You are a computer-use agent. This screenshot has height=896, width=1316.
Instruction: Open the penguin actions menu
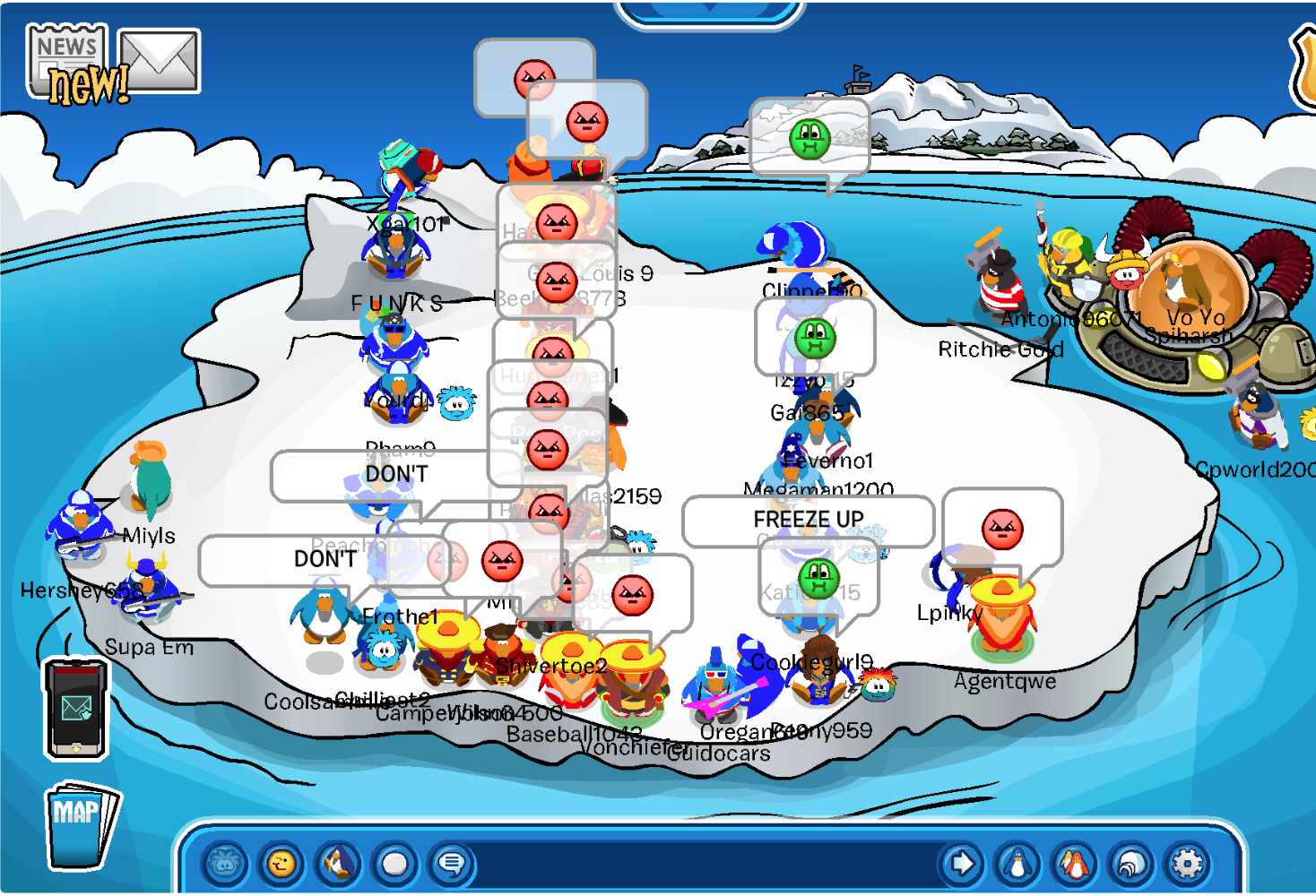(x=338, y=864)
